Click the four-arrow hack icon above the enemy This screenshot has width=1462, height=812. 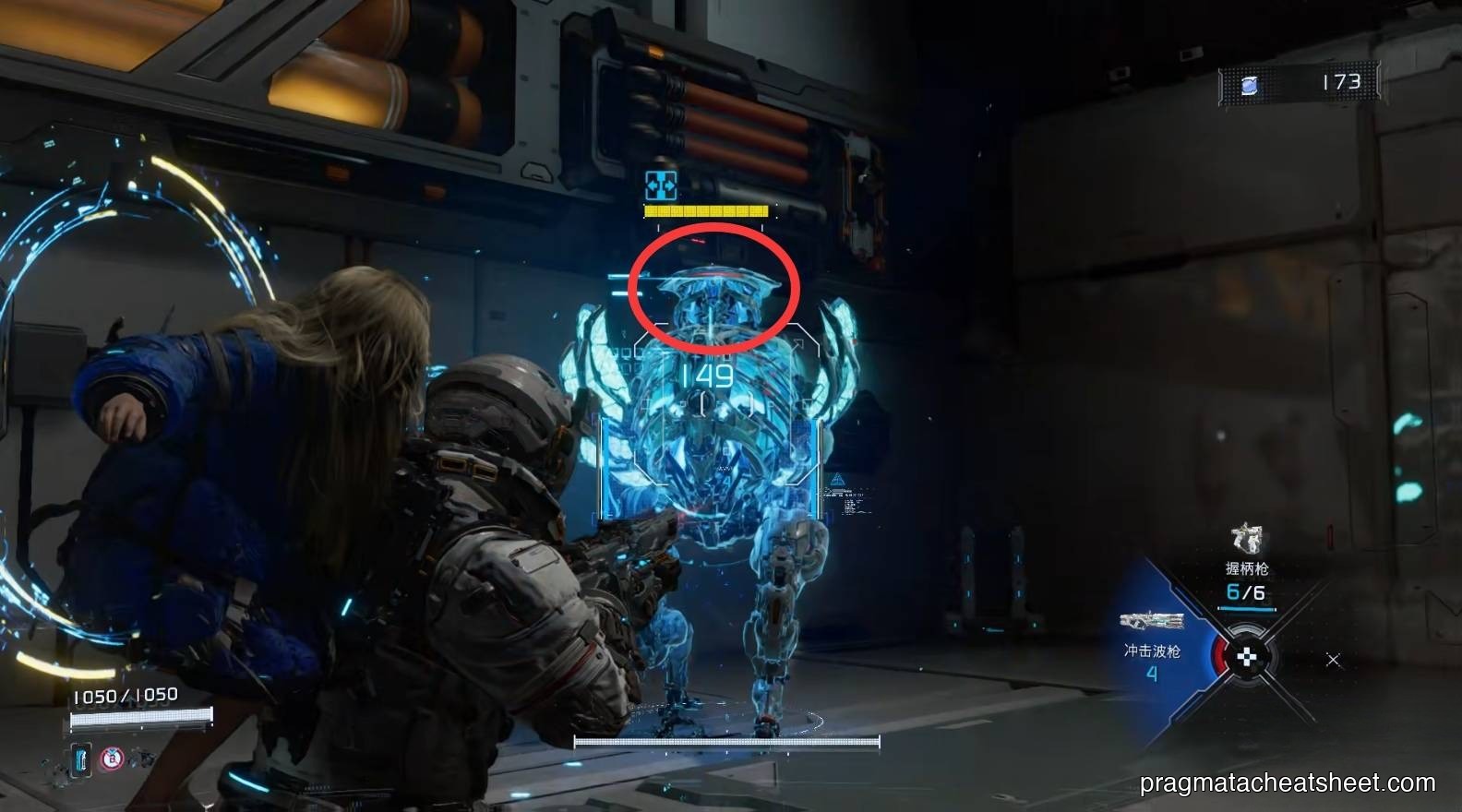[659, 187]
